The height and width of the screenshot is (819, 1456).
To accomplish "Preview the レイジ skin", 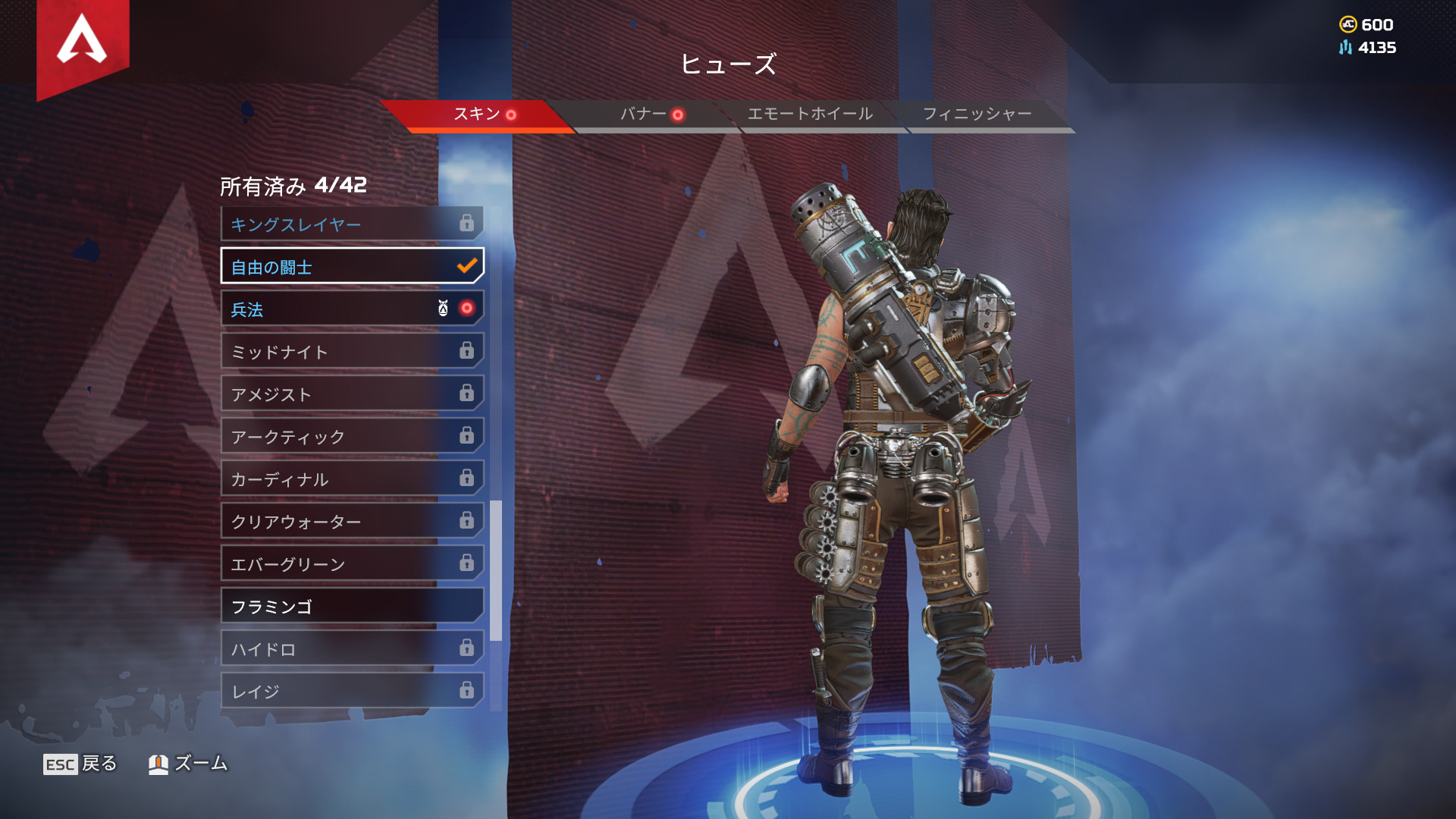I will pyautogui.click(x=351, y=692).
